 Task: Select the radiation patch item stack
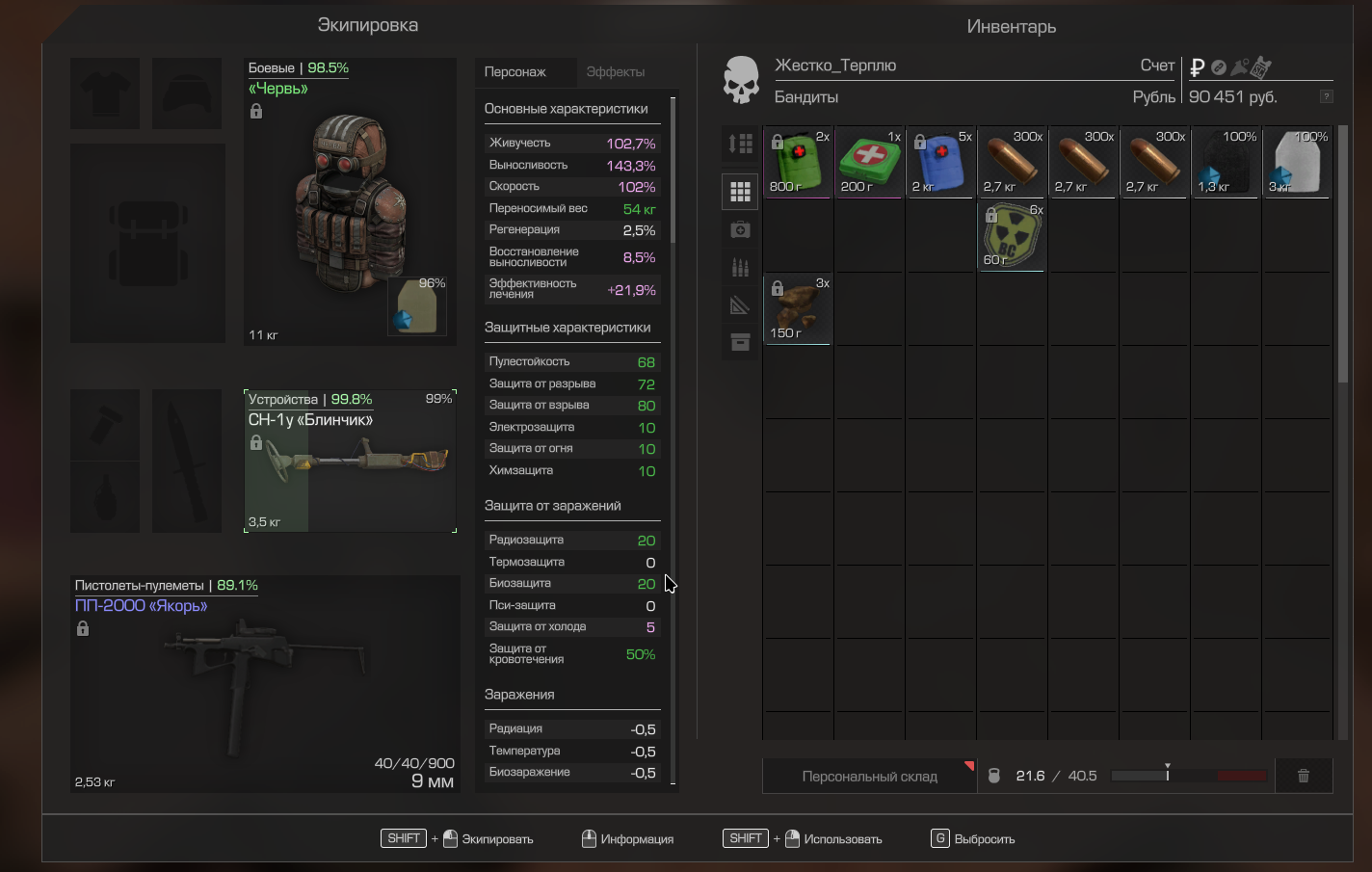point(1012,235)
